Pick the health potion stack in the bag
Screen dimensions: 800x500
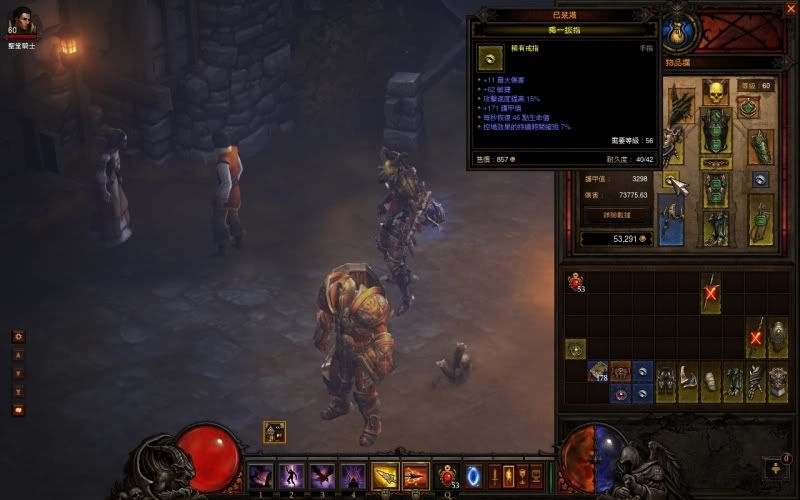click(x=575, y=283)
